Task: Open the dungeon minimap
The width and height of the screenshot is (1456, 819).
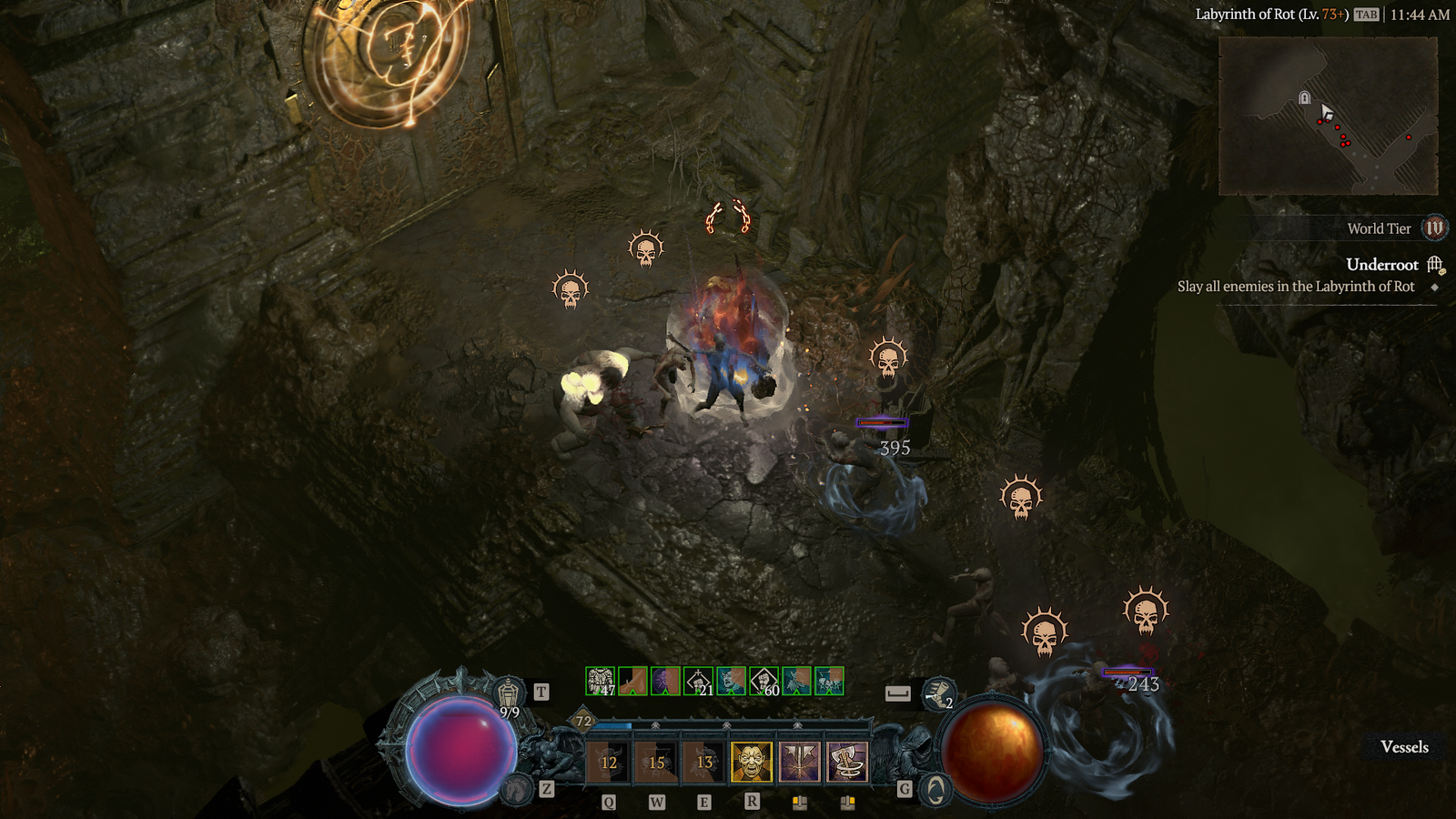Action: pyautogui.click(x=1328, y=116)
